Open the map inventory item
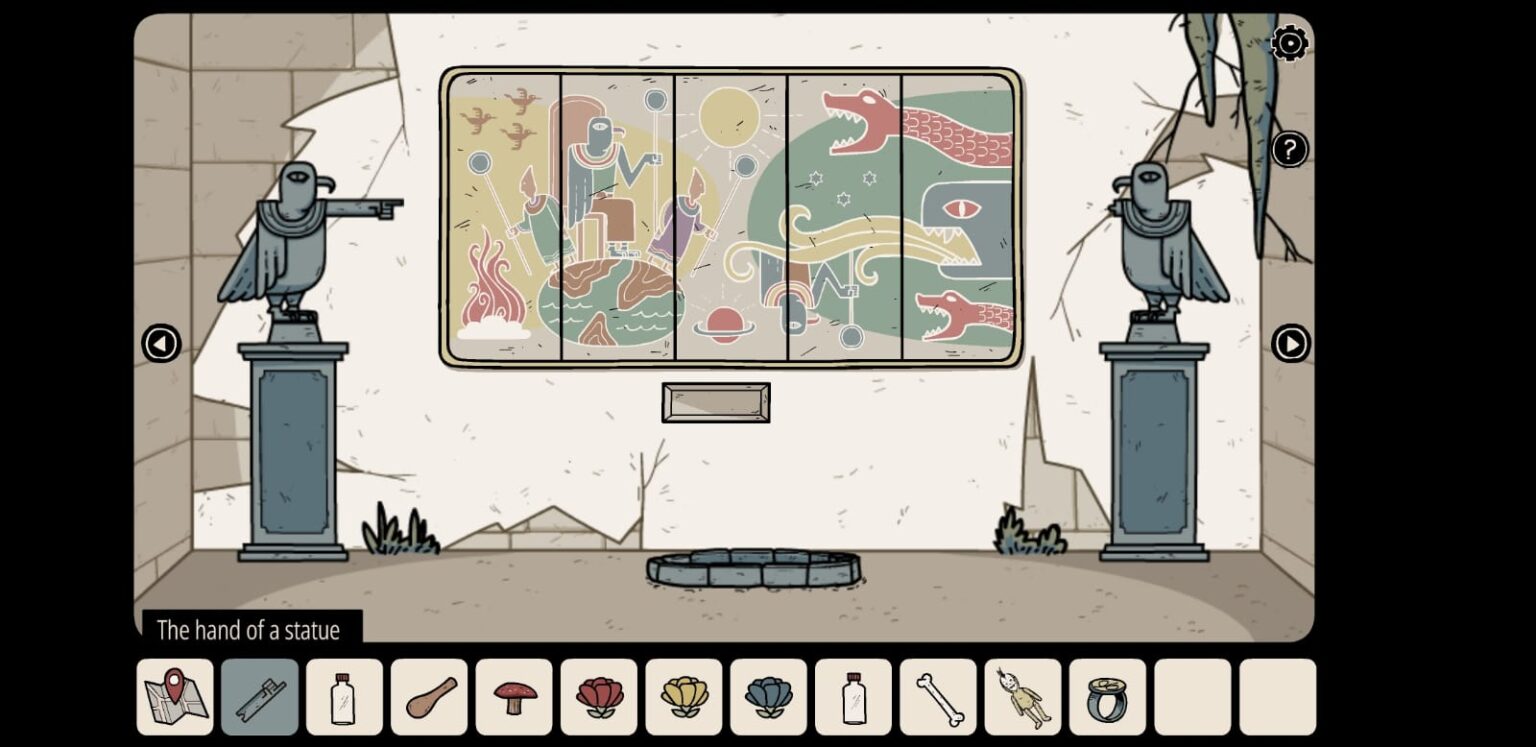1536x747 pixels. click(x=174, y=696)
